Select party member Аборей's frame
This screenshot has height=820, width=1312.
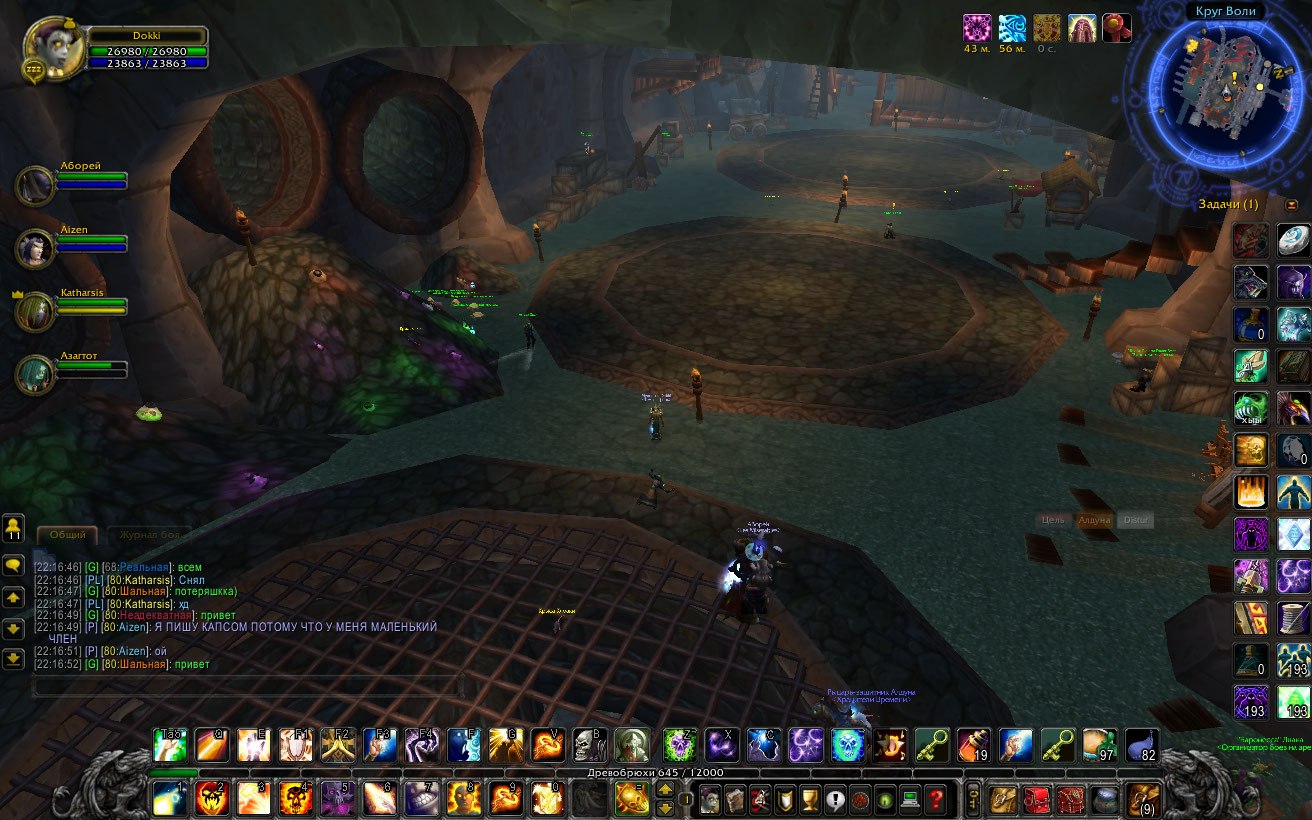tap(36, 185)
